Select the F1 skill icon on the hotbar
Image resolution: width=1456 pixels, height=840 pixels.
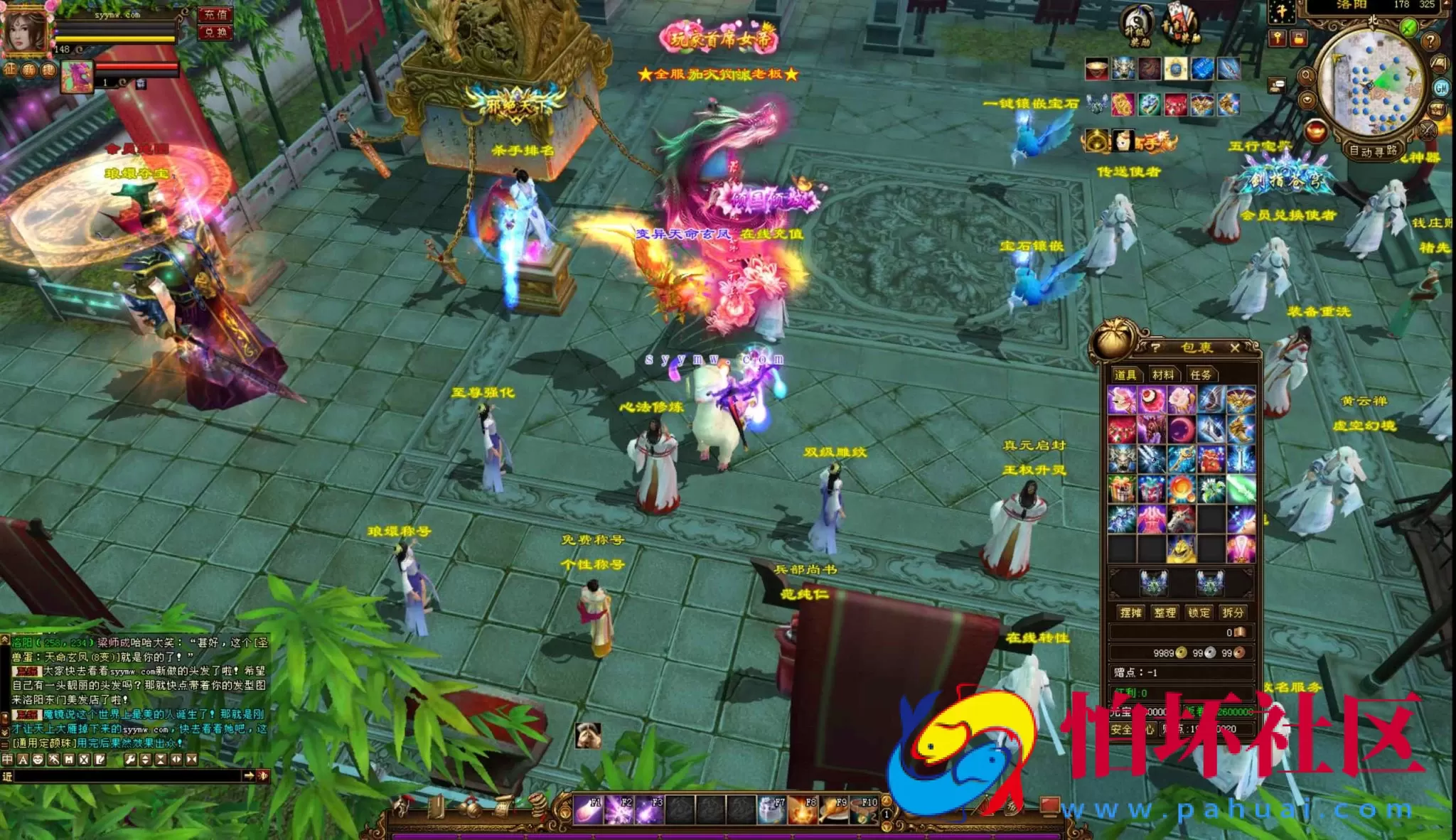pos(587,808)
